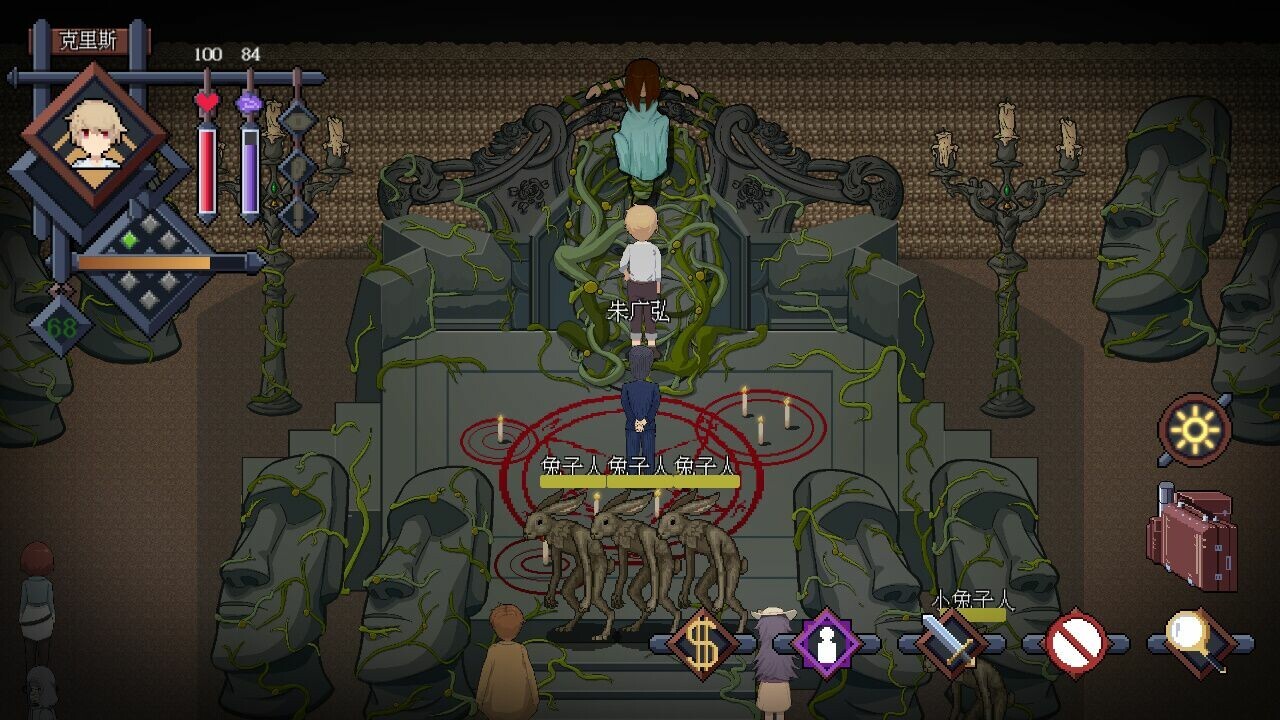Use the magnifying glass inspect icon

[x=1199, y=642]
